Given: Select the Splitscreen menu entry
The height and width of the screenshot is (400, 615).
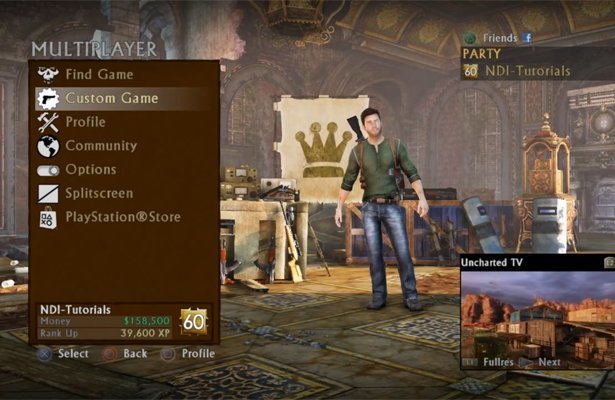Looking at the screenshot, I should pos(99,193).
